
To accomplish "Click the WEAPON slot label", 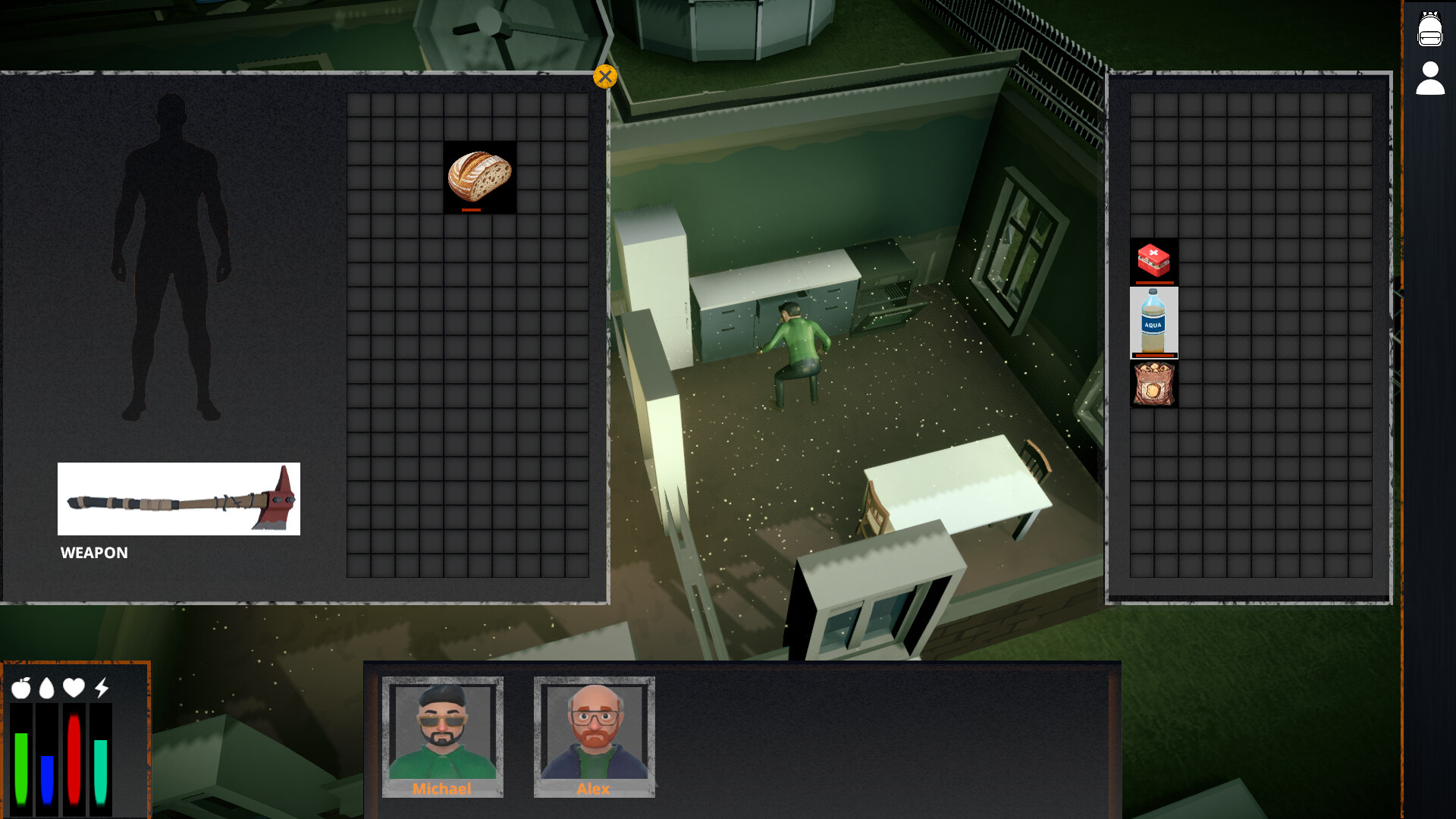I will (x=94, y=553).
